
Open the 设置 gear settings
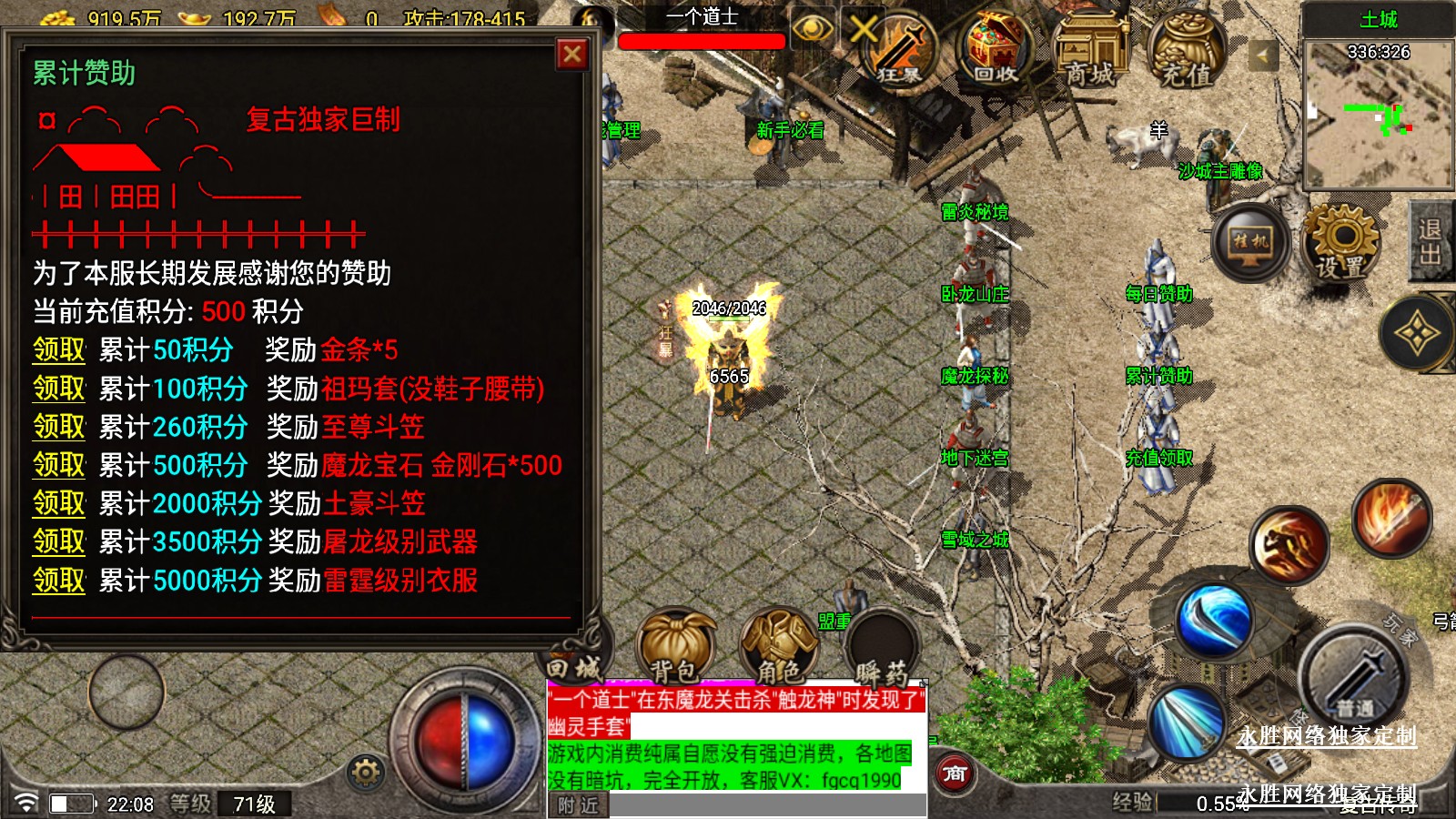pyautogui.click(x=1340, y=242)
